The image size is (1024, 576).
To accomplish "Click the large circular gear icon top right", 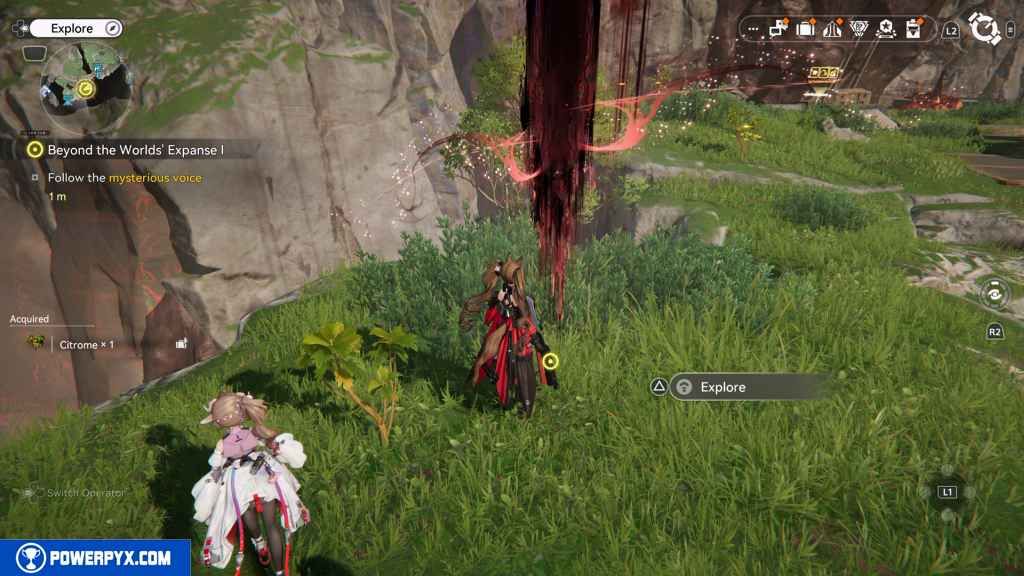I will [x=986, y=29].
